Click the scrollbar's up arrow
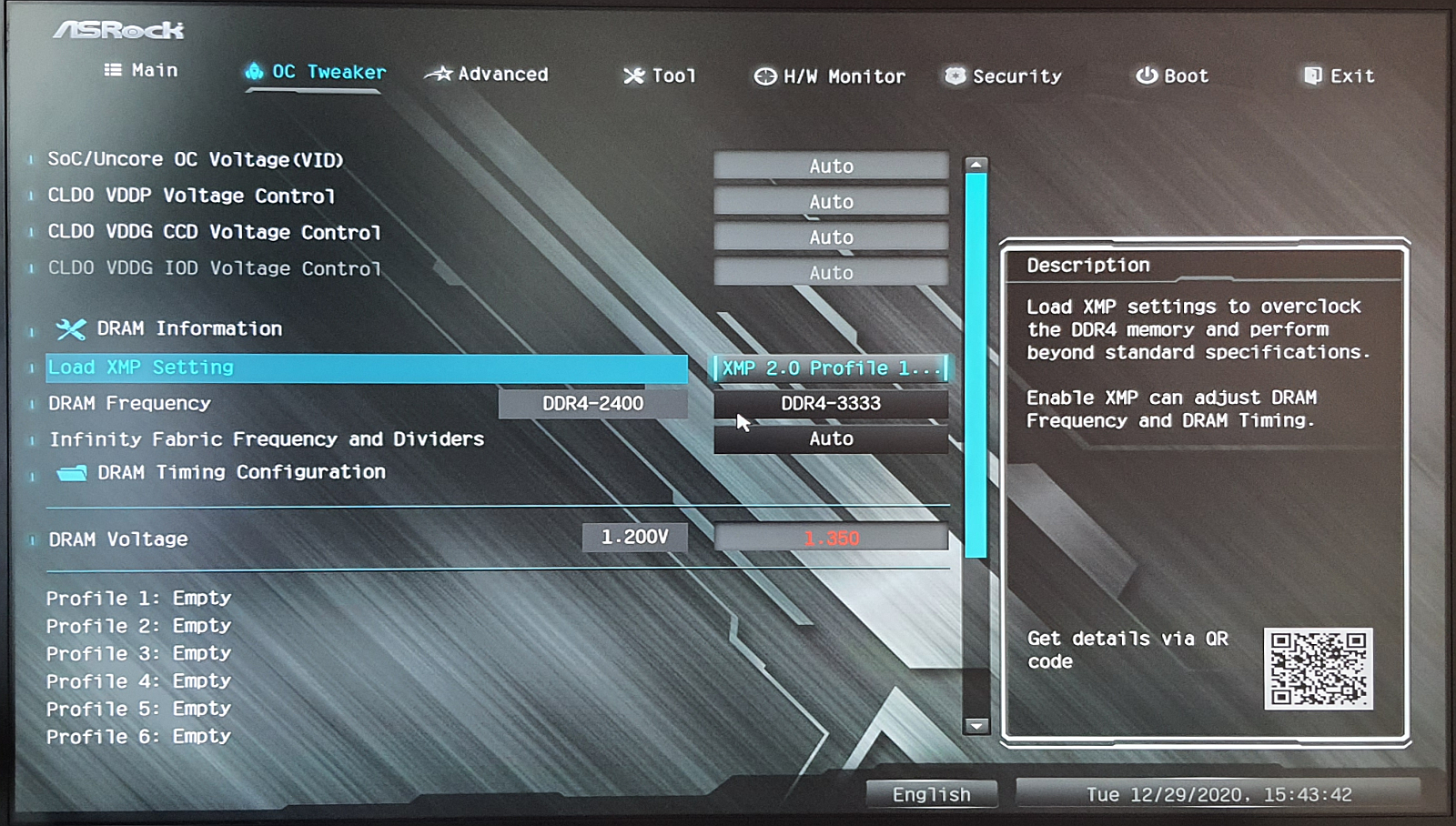The image size is (1456, 826). coord(976,166)
